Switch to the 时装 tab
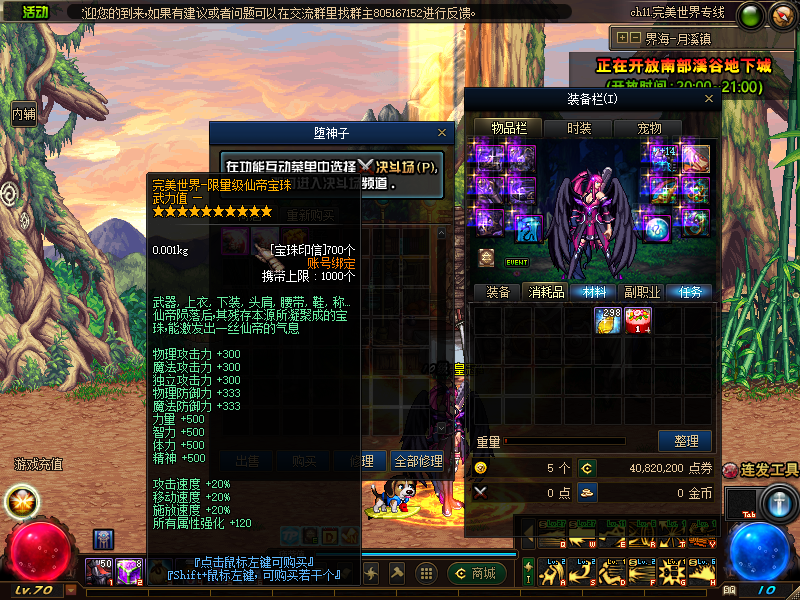Screen dimensions: 800x600 coord(579,128)
